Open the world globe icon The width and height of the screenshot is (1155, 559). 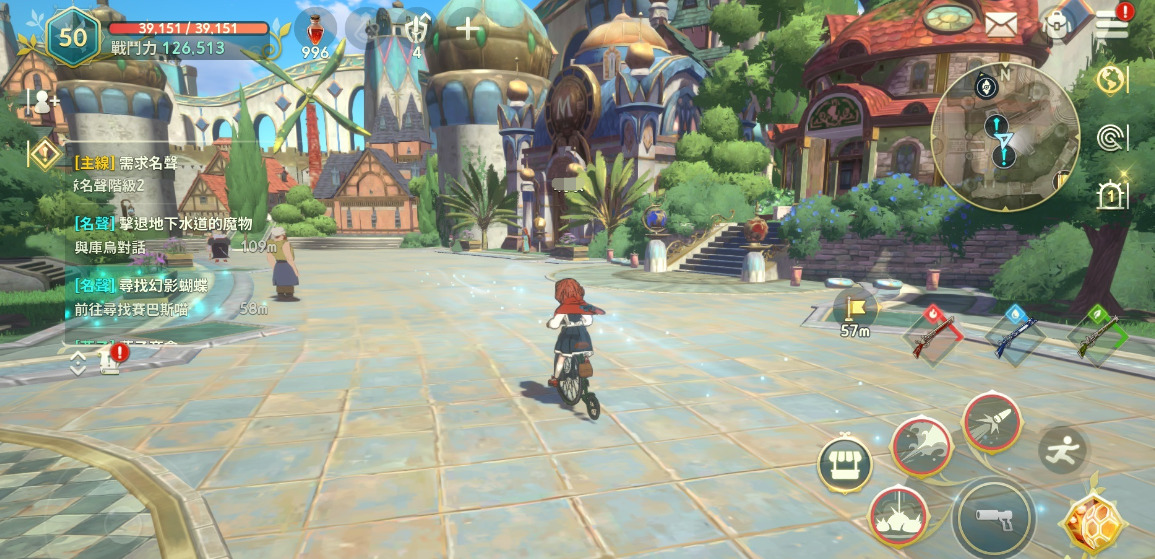coord(1112,80)
